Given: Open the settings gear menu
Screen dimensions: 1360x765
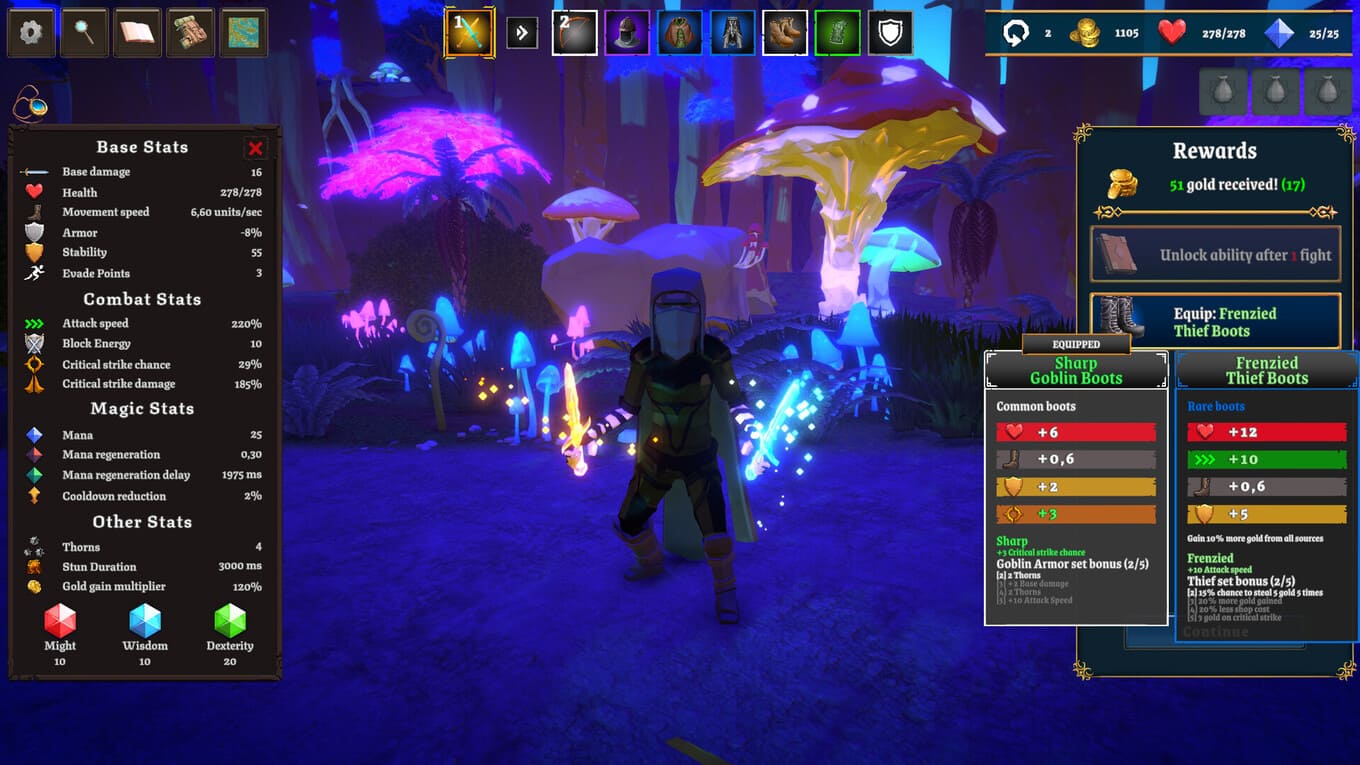Looking at the screenshot, I should click(x=31, y=33).
